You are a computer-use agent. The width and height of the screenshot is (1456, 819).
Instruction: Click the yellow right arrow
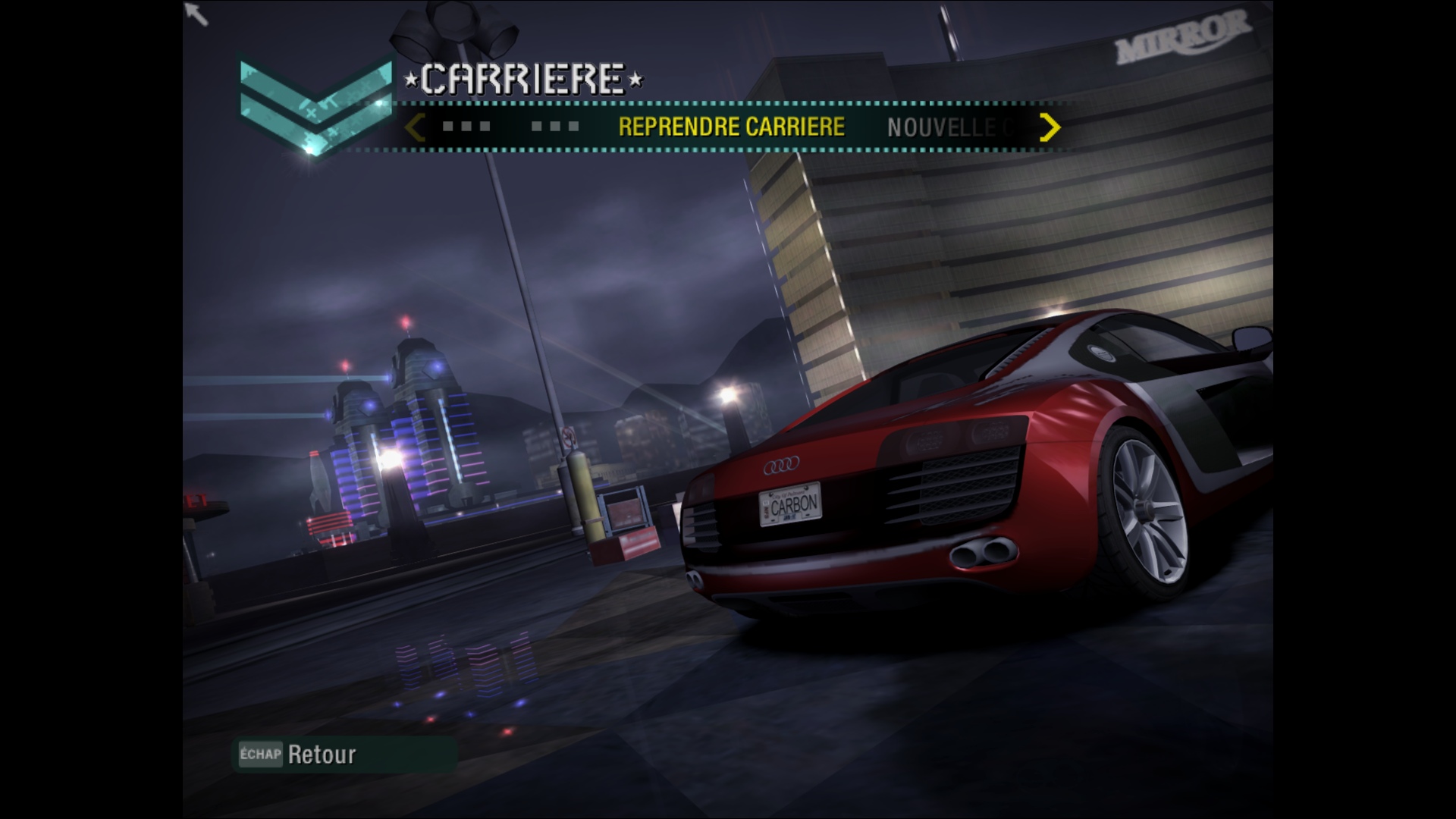coord(1050,127)
